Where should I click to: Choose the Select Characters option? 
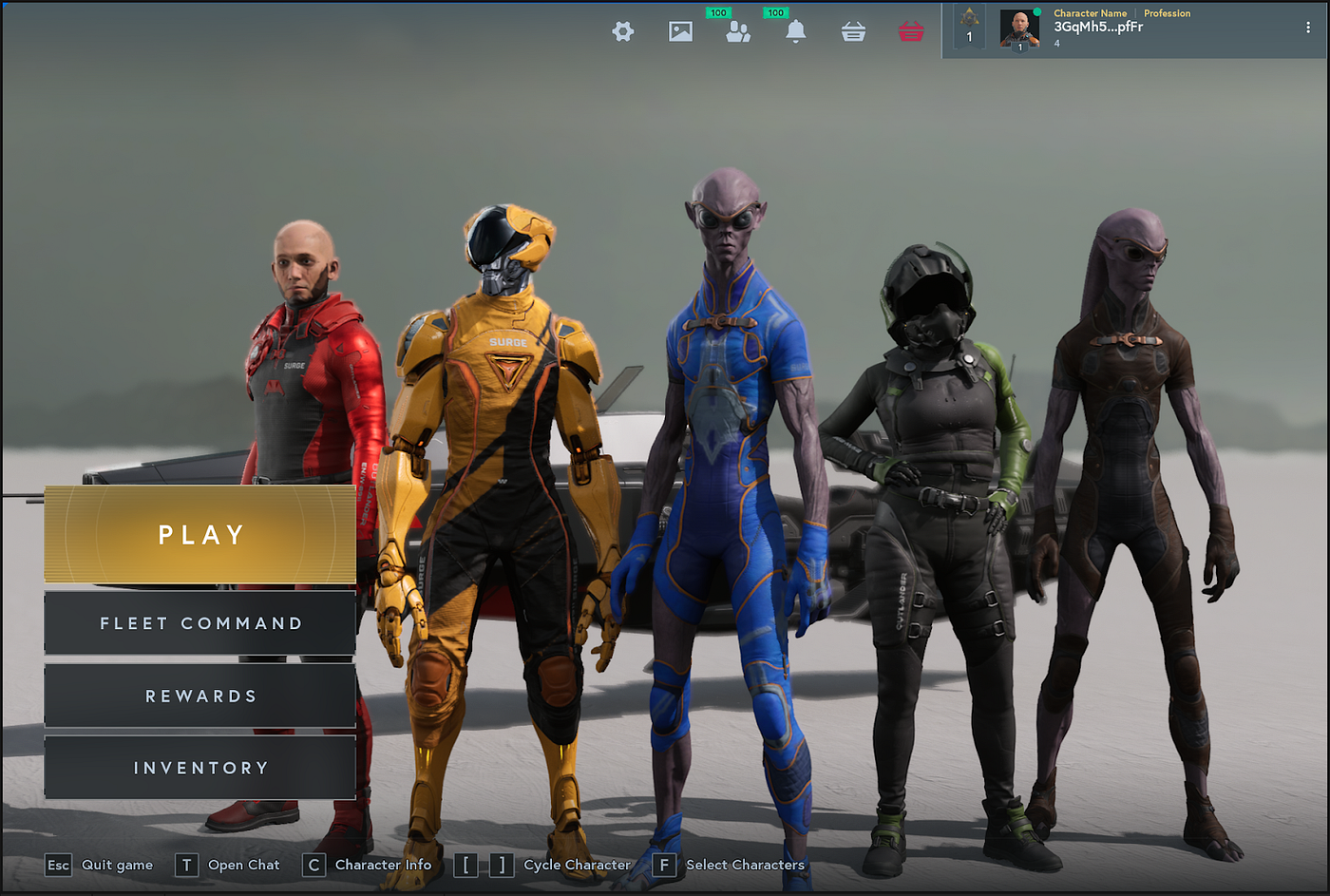pyautogui.click(x=730, y=865)
